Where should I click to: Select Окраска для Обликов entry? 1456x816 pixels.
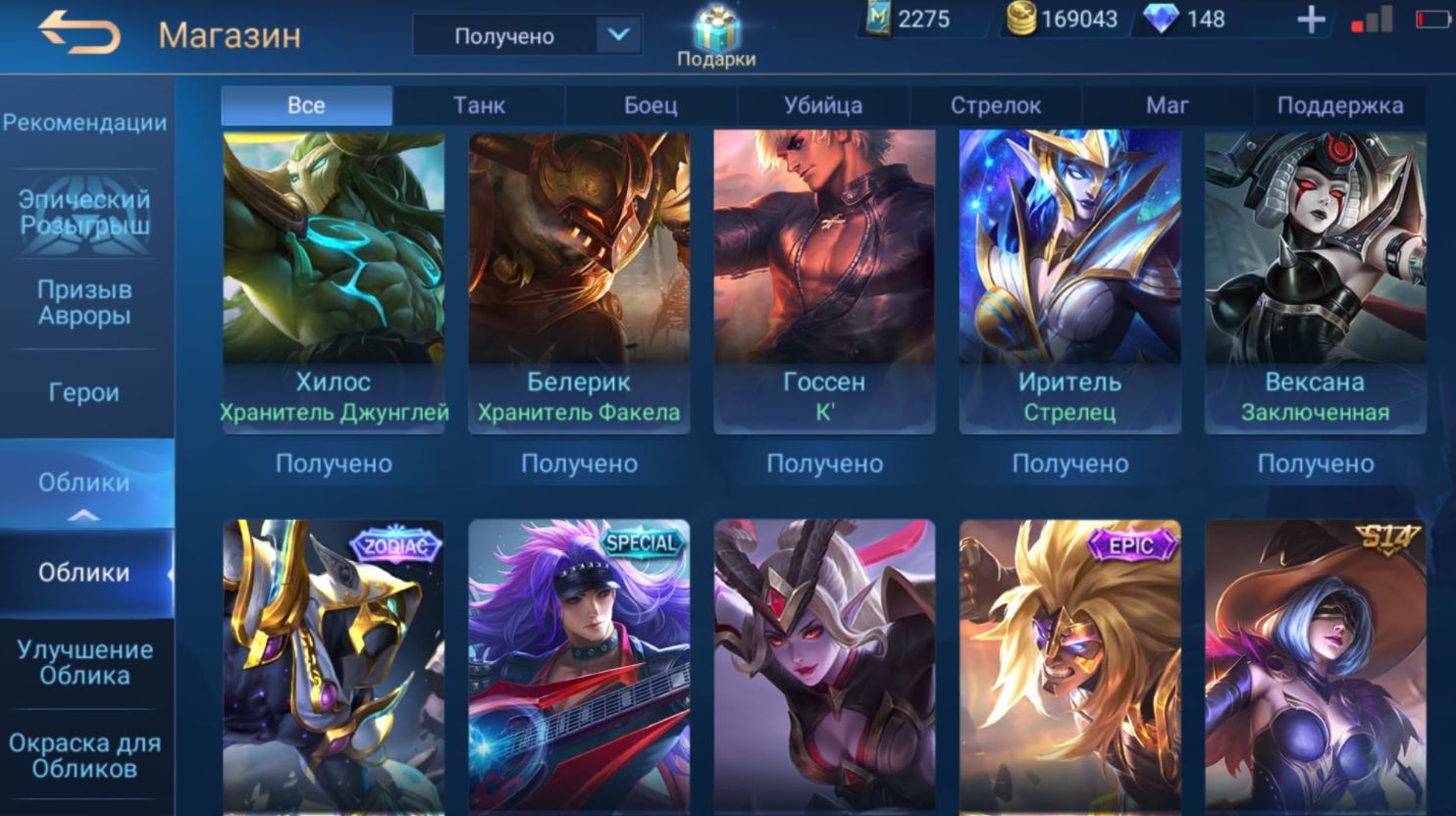point(85,755)
